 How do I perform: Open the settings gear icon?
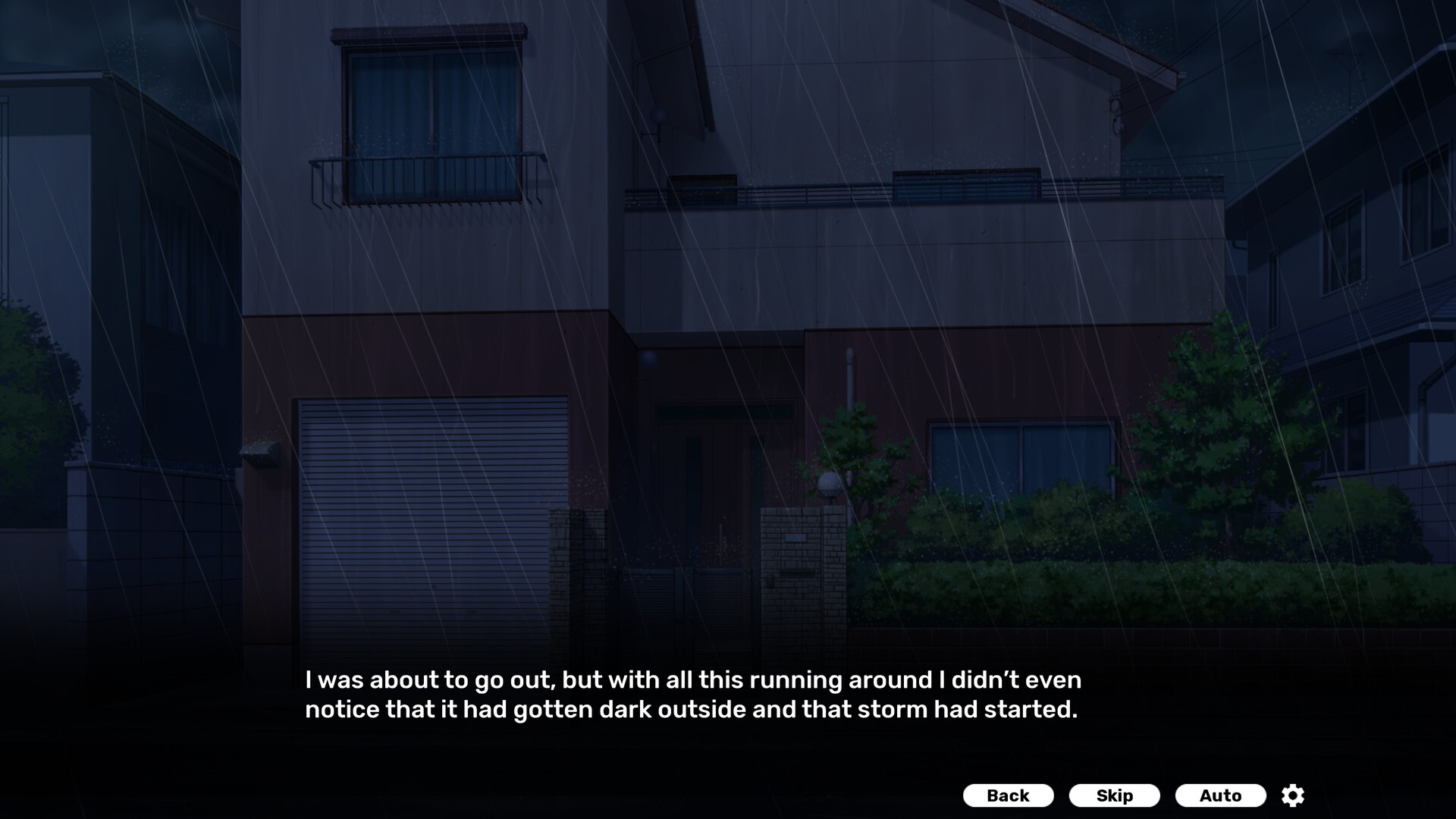1291,795
